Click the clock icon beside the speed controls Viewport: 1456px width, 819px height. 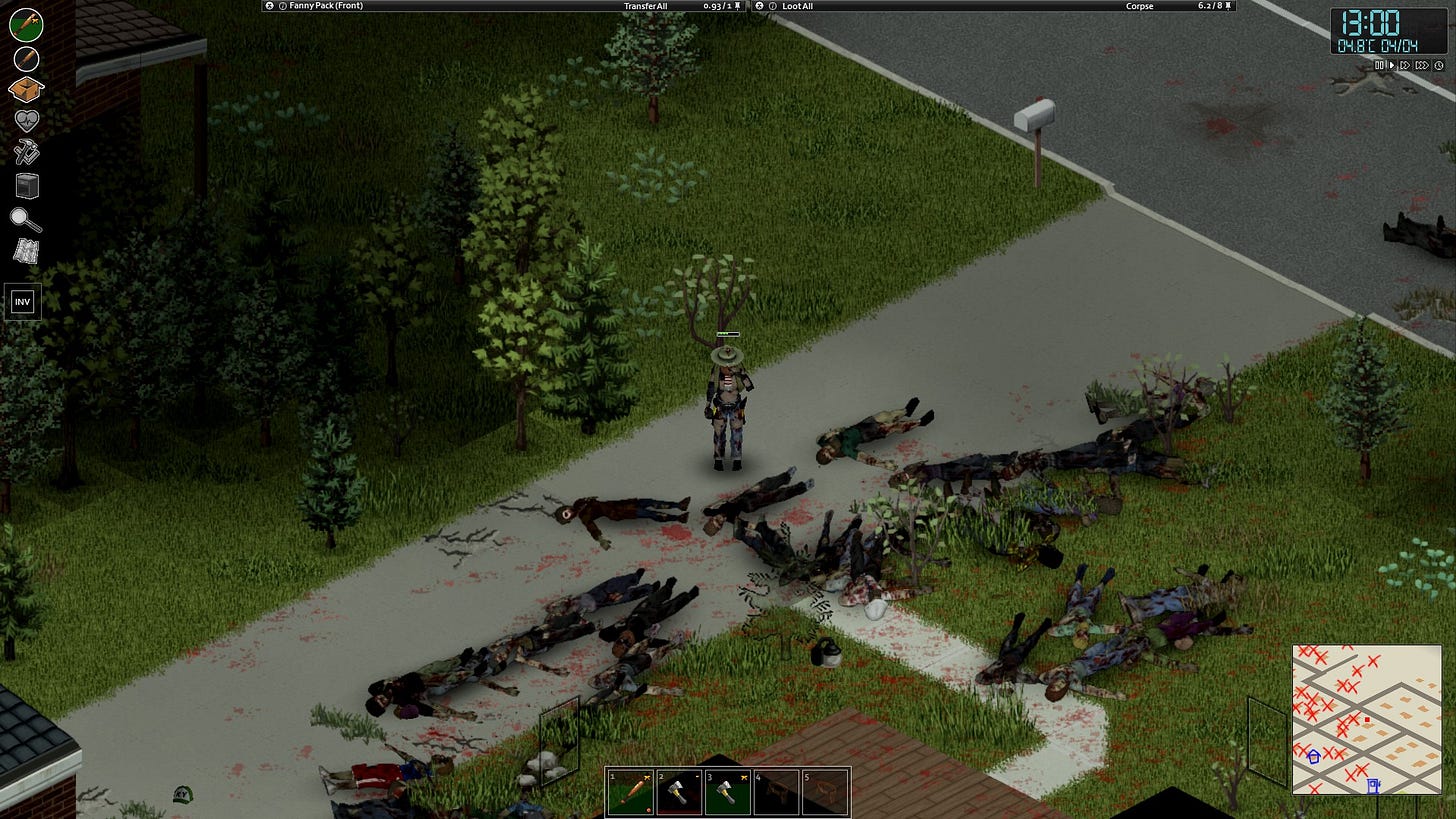coord(1439,64)
